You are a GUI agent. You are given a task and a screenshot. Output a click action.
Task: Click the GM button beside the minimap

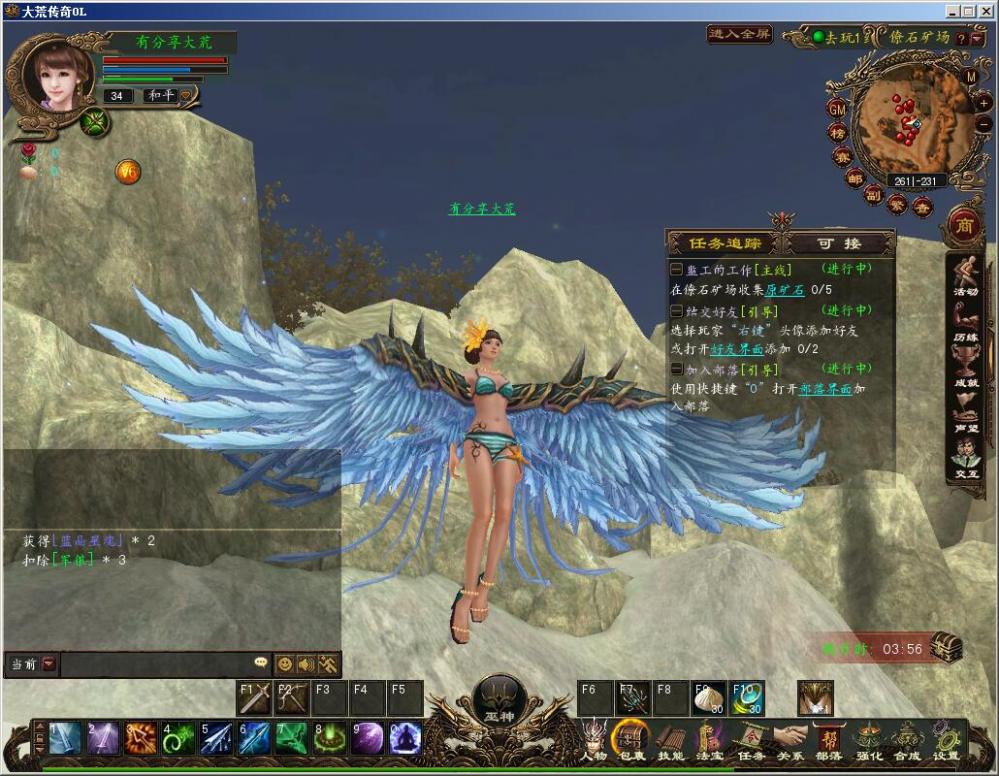pos(838,109)
